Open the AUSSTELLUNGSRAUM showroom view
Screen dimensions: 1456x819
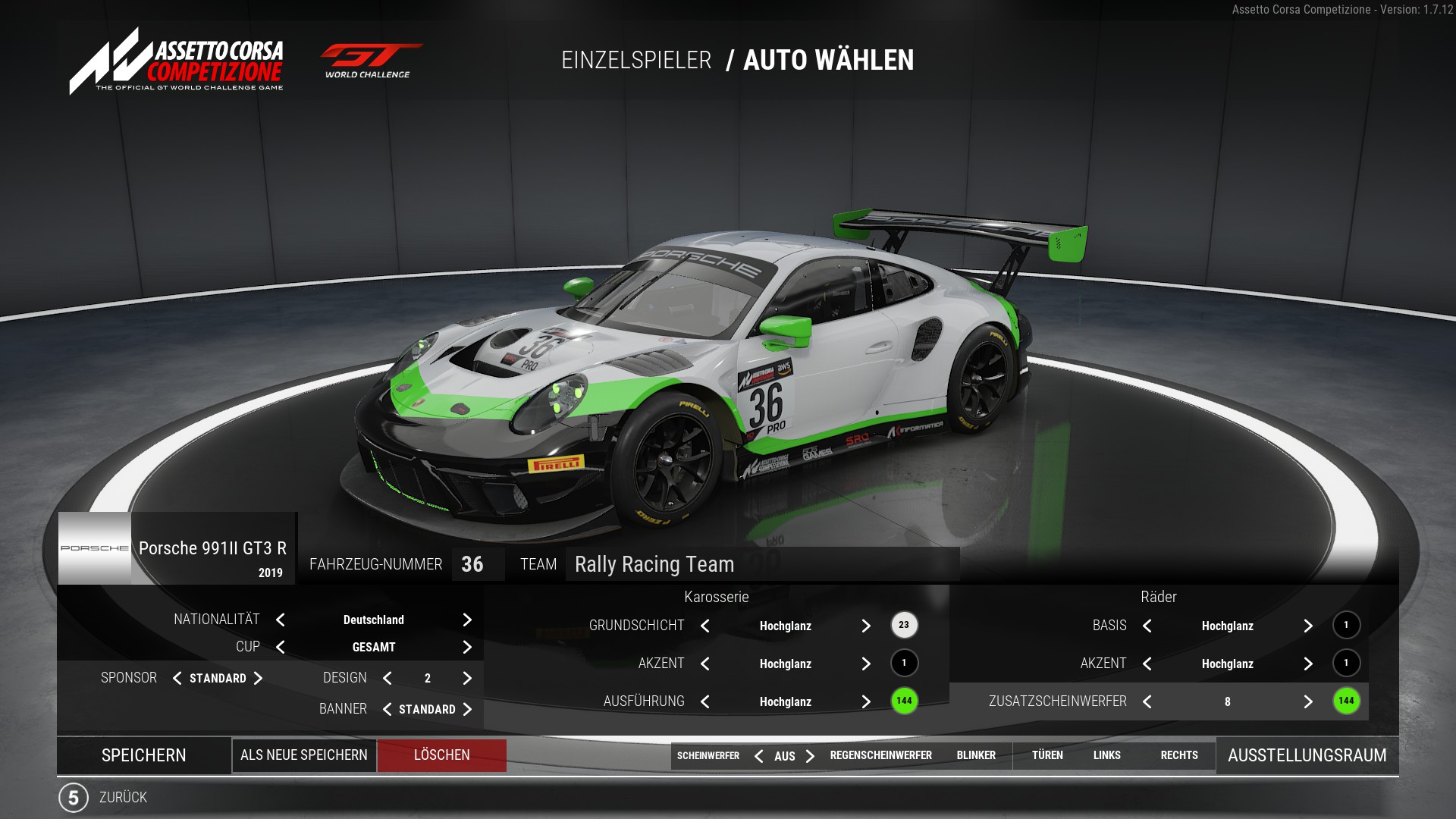pyautogui.click(x=1307, y=755)
